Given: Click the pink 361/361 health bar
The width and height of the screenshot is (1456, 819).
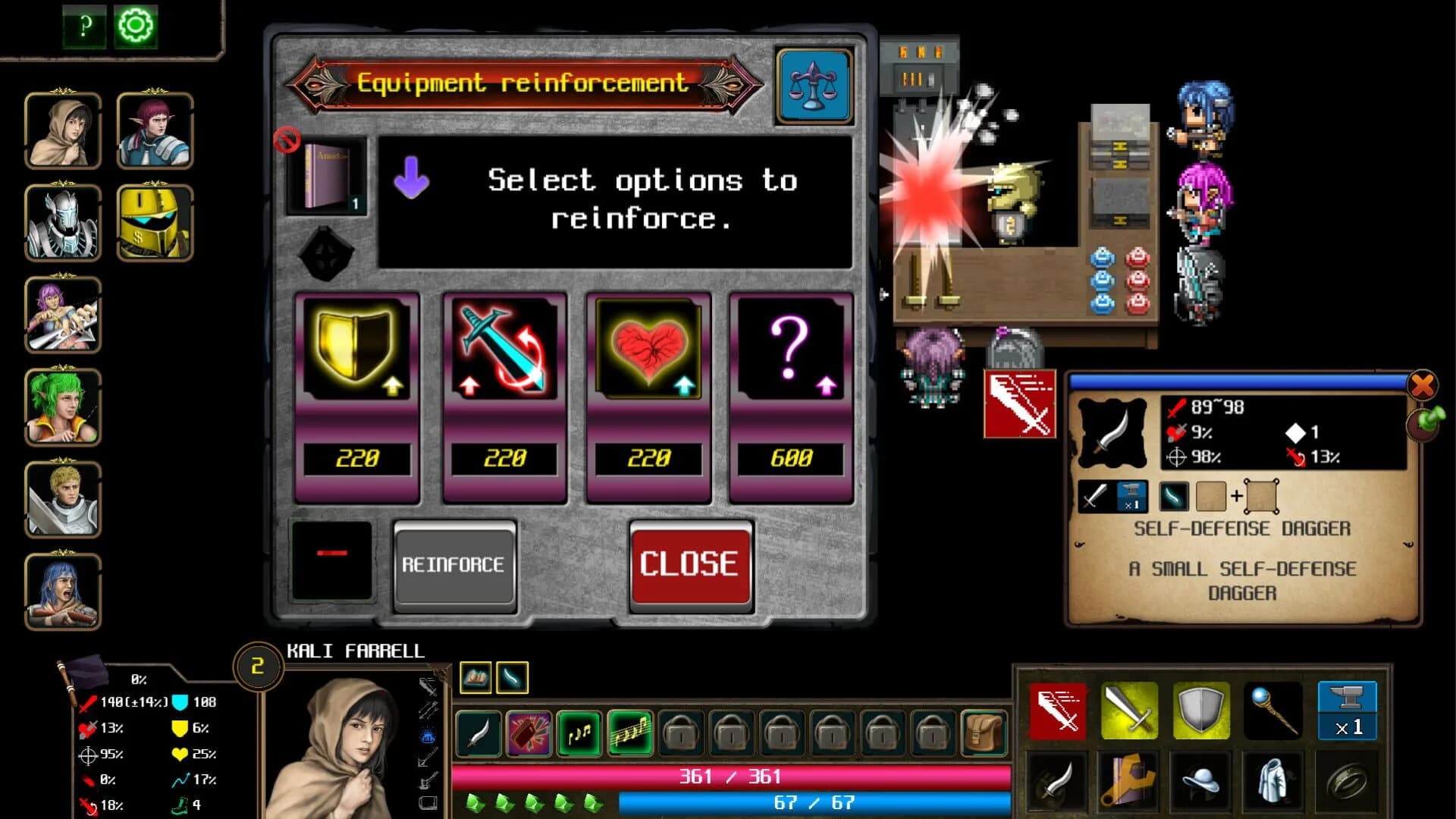Looking at the screenshot, I should [732, 776].
